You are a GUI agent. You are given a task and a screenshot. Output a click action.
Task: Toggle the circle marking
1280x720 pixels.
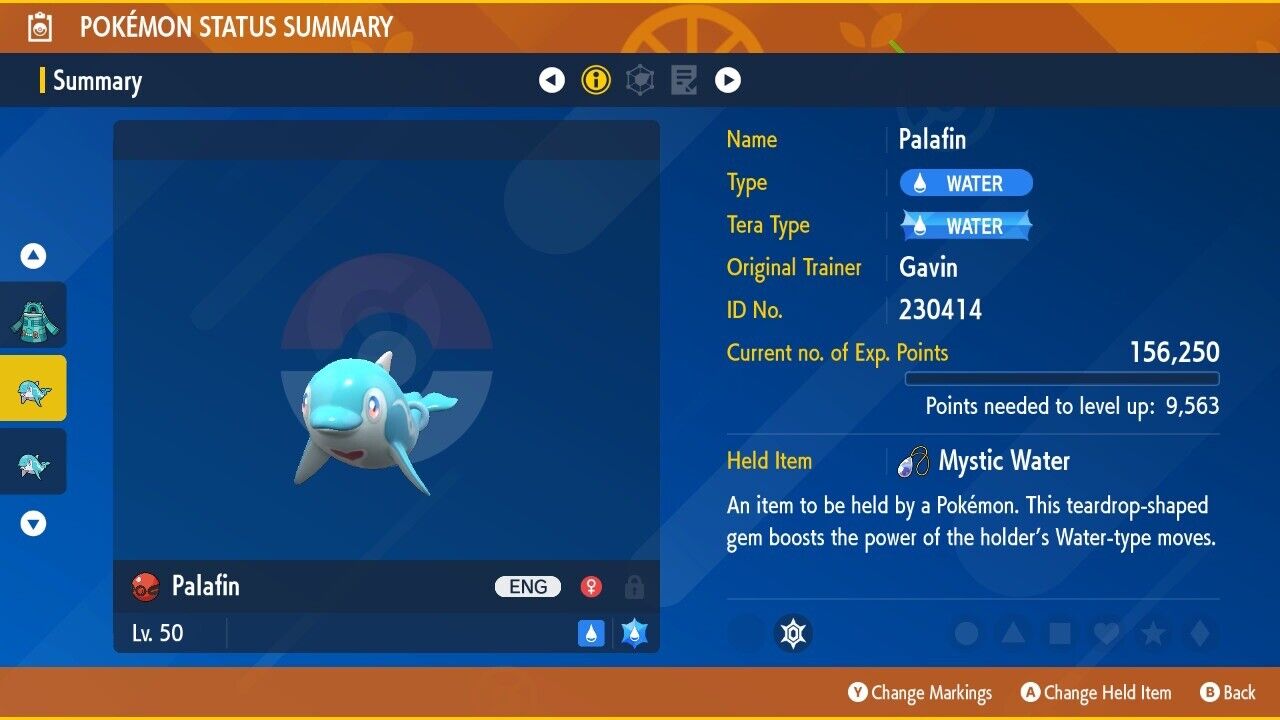point(966,634)
